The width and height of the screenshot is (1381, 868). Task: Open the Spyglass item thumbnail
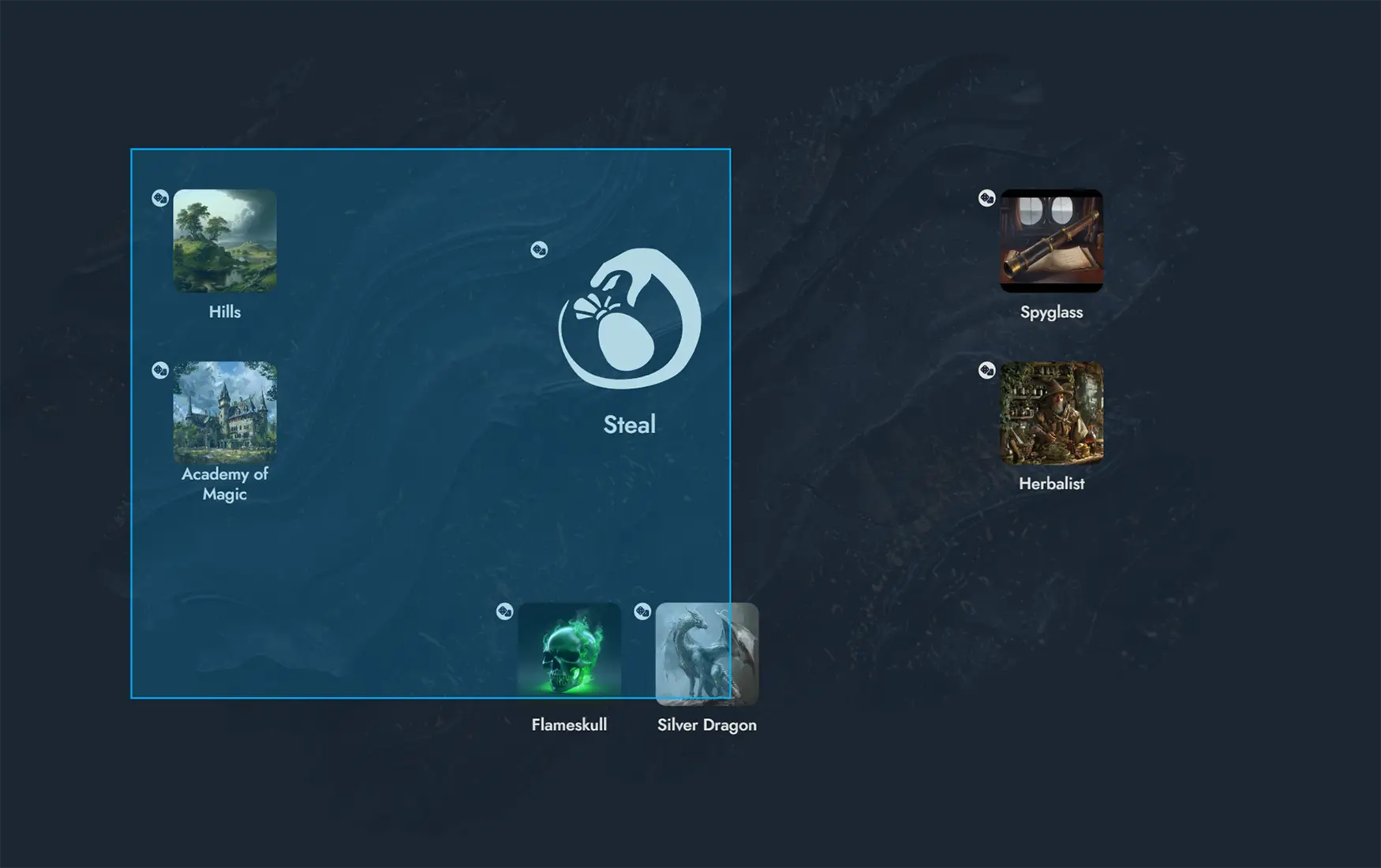(1053, 241)
